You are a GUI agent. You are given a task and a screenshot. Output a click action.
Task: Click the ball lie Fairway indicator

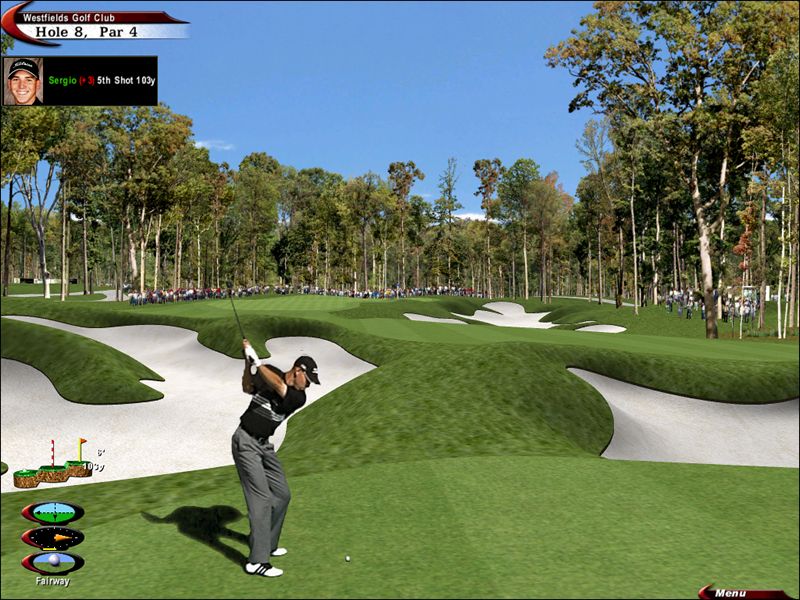pyautogui.click(x=53, y=563)
